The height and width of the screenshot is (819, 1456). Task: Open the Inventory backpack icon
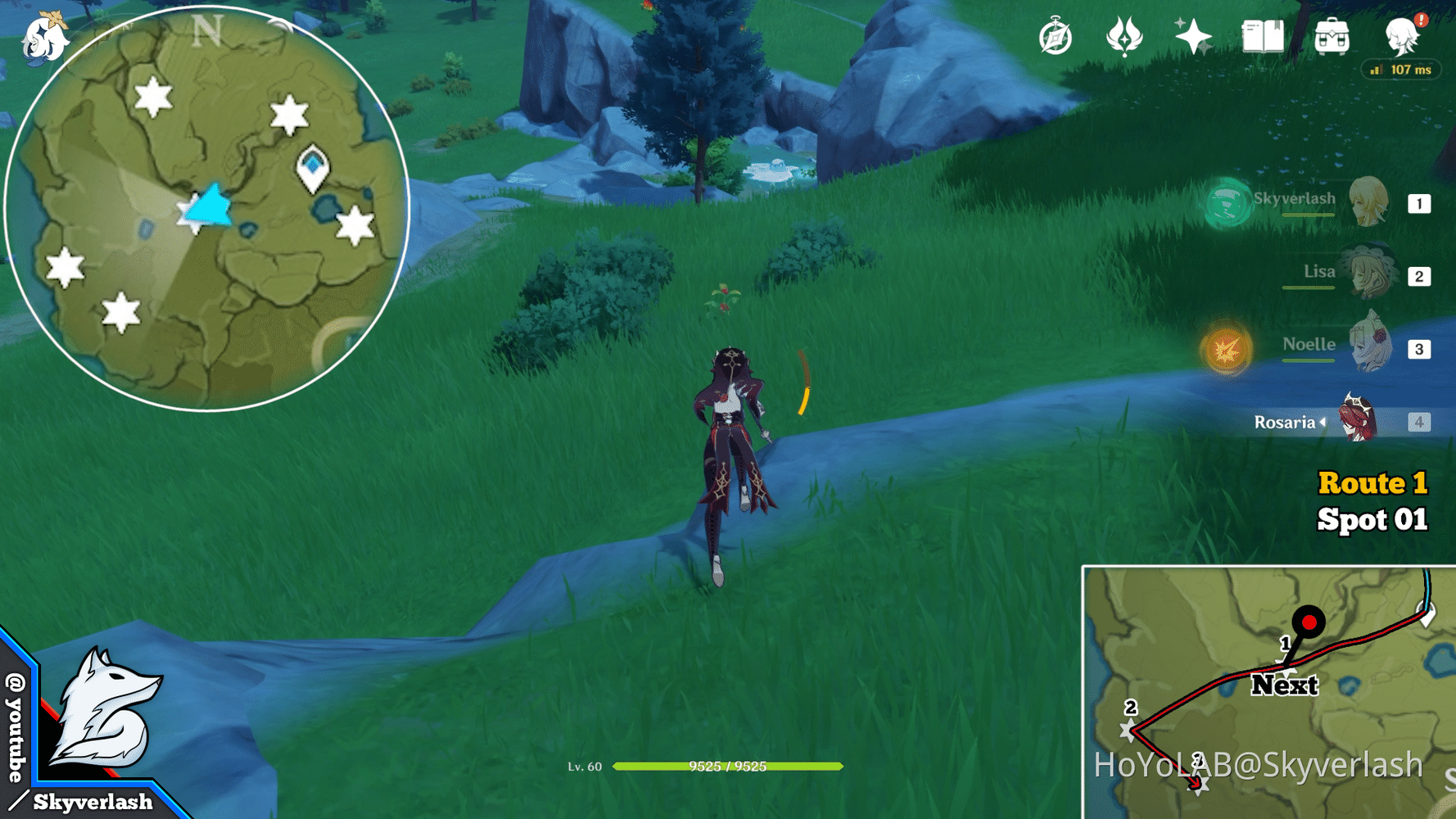pos(1332,37)
